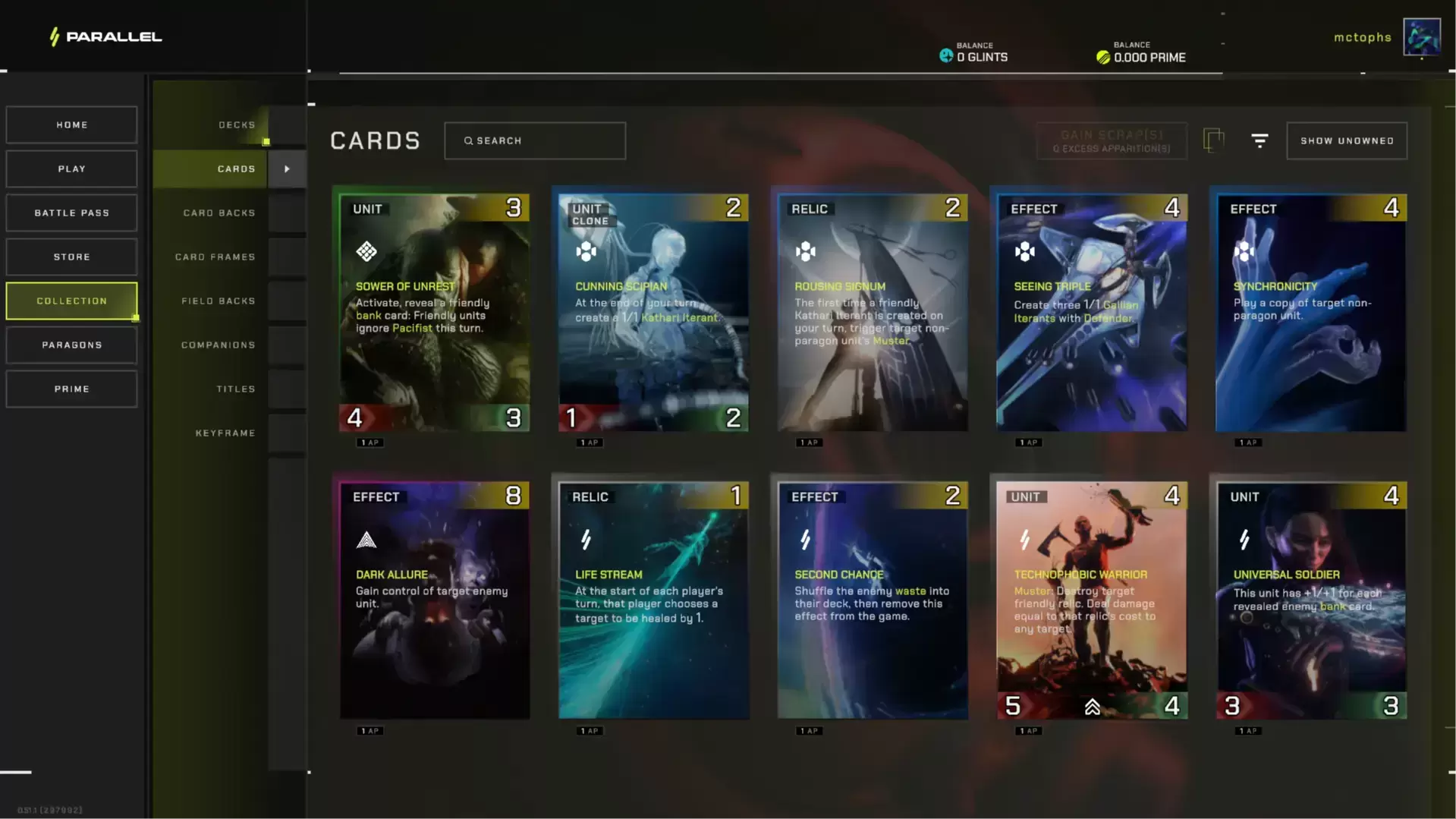
Task: Open the Universal Soldier card
Action: click(x=1310, y=600)
